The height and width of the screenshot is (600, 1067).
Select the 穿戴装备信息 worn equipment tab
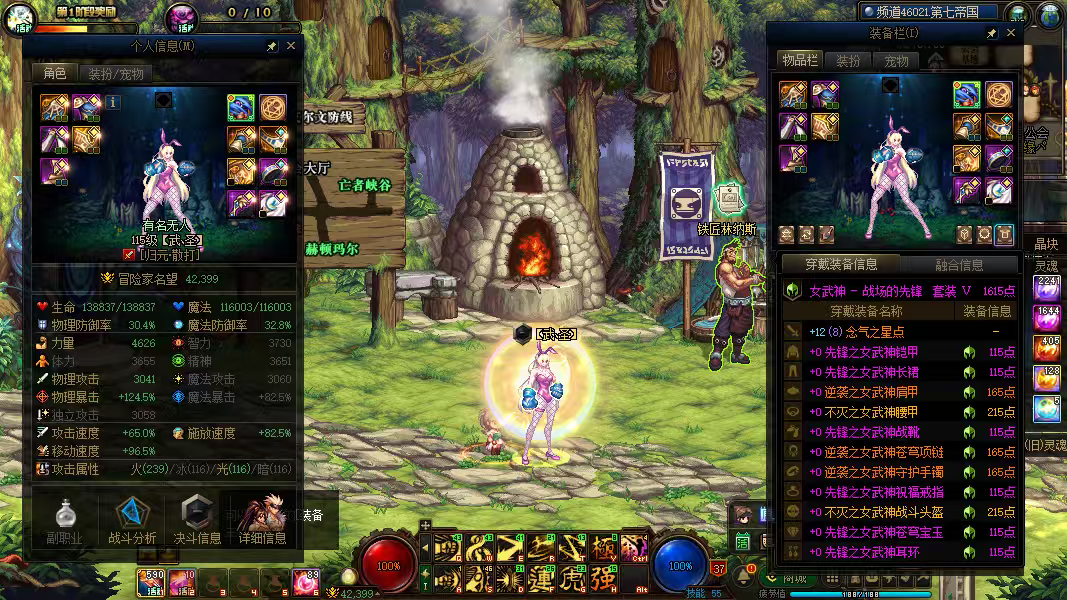coord(842,265)
